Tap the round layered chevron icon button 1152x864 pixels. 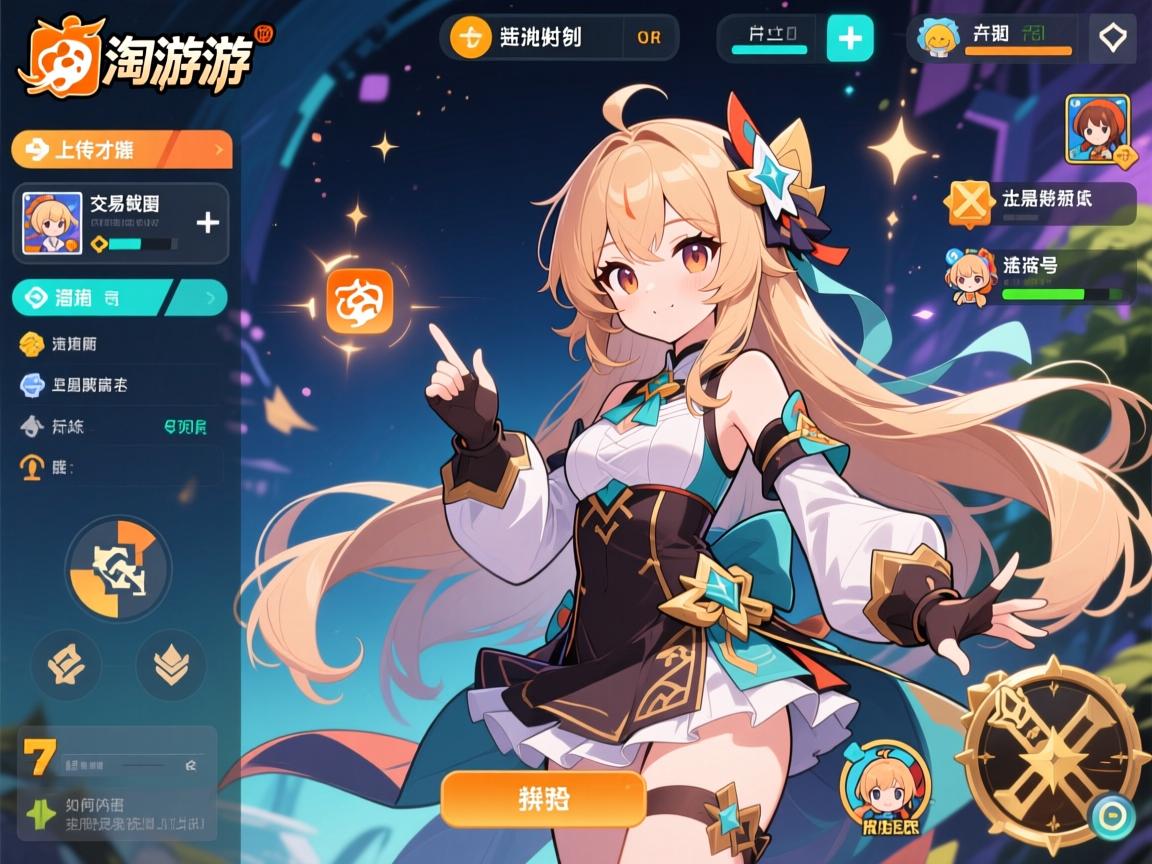(170, 664)
